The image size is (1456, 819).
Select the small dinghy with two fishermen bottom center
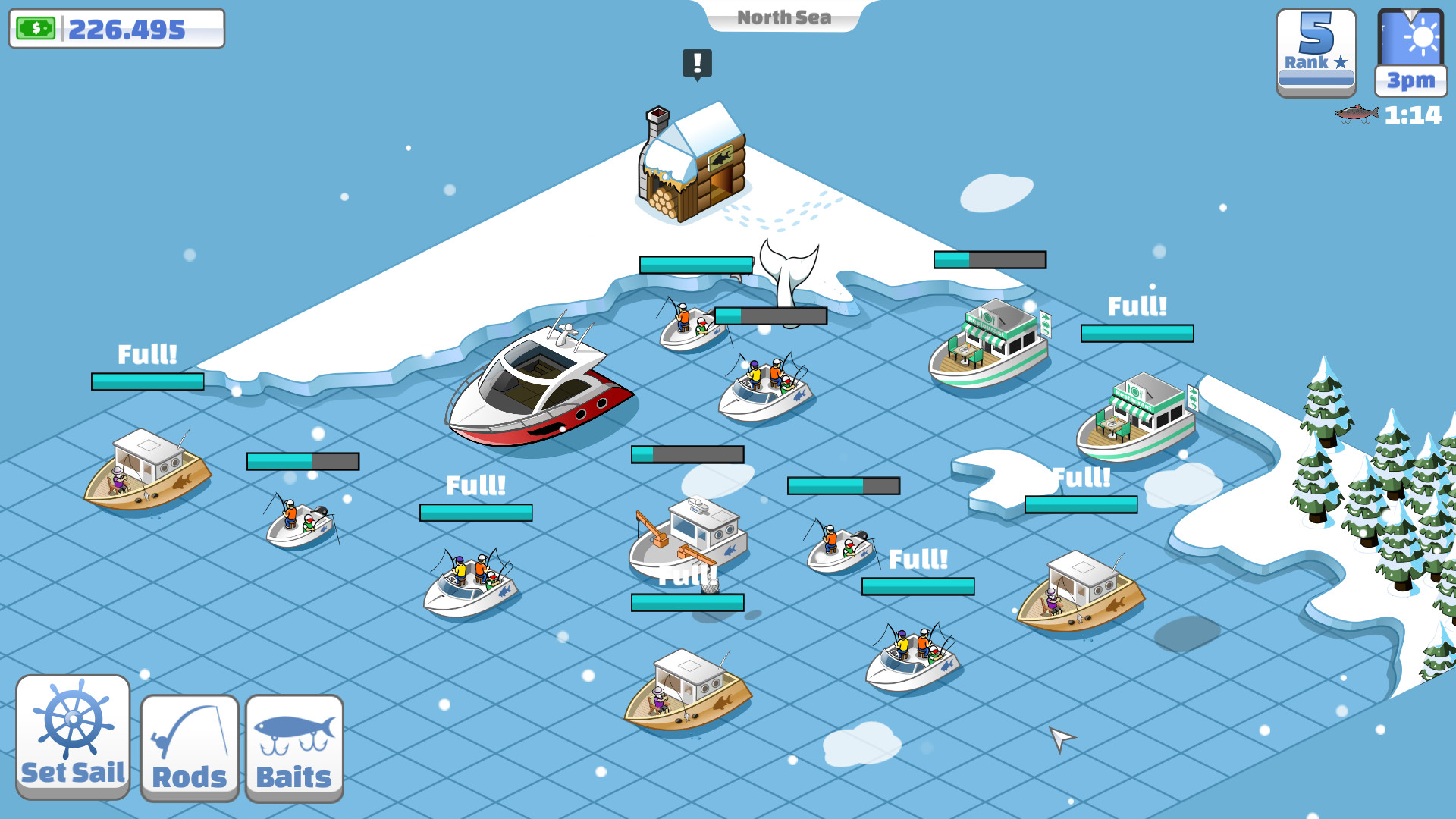(x=912, y=656)
